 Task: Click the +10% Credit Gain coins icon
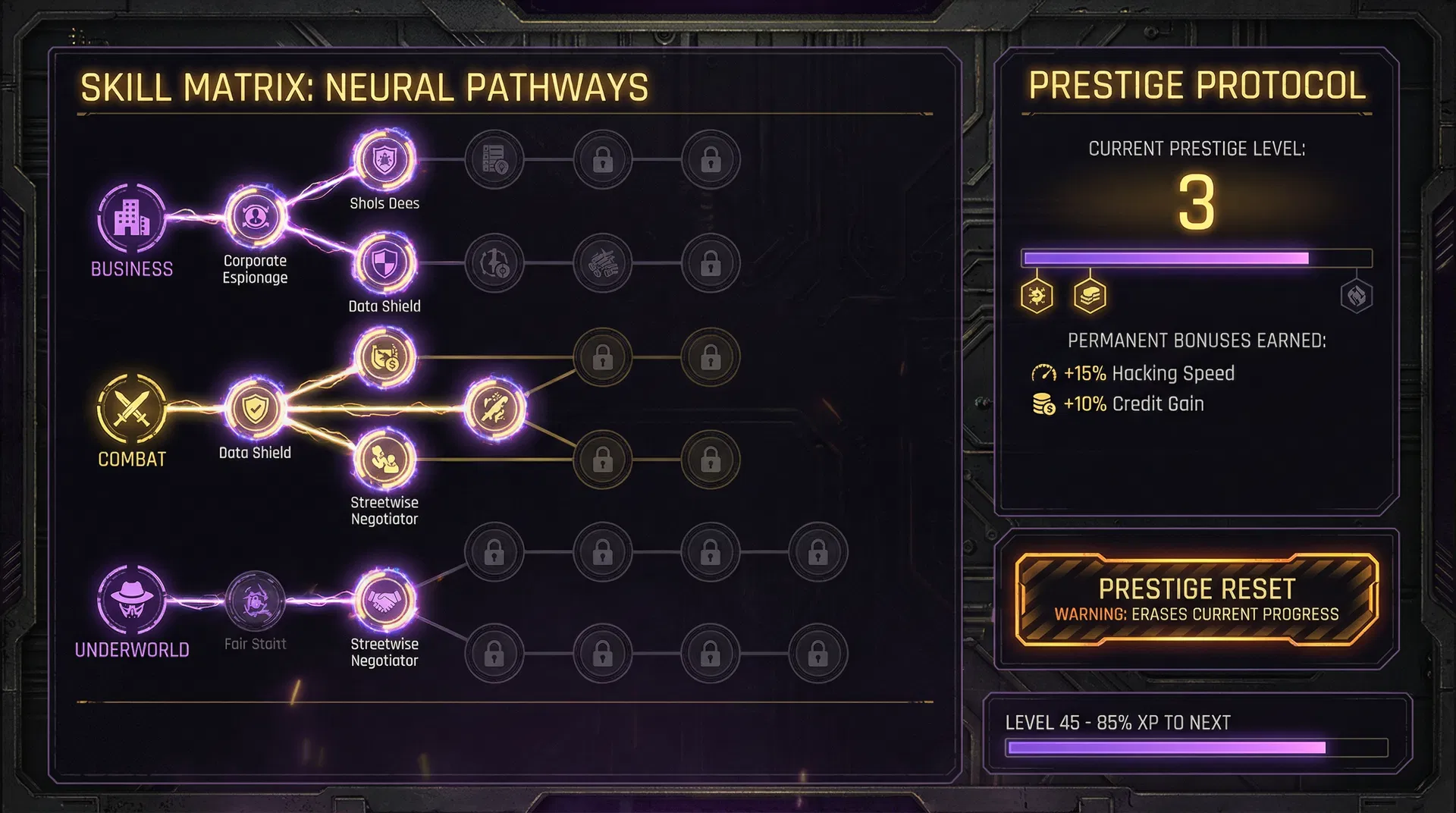pyautogui.click(x=1042, y=403)
